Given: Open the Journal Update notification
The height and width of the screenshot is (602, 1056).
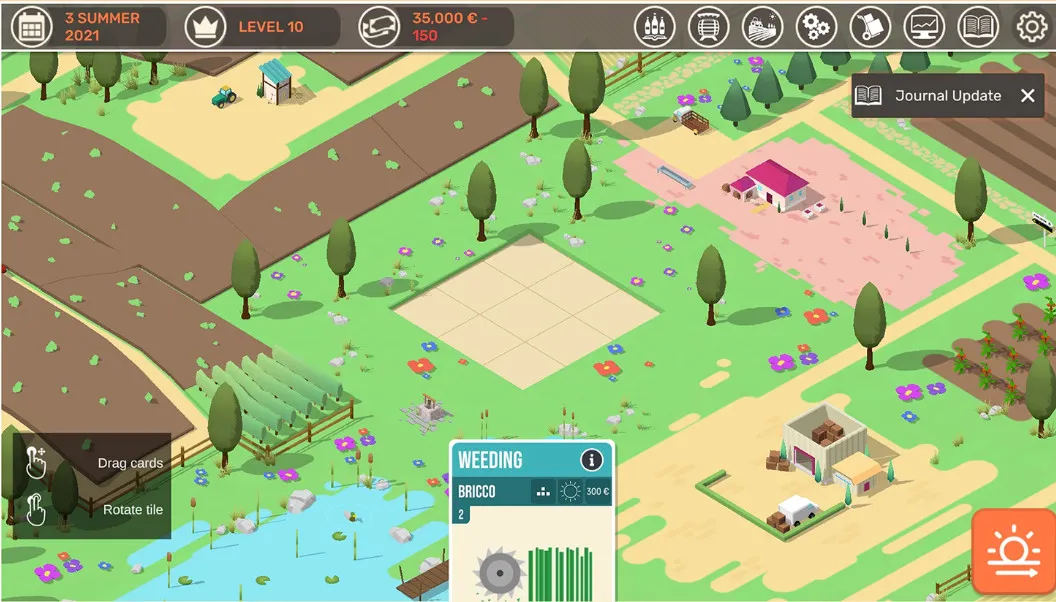Looking at the screenshot, I should [935, 96].
